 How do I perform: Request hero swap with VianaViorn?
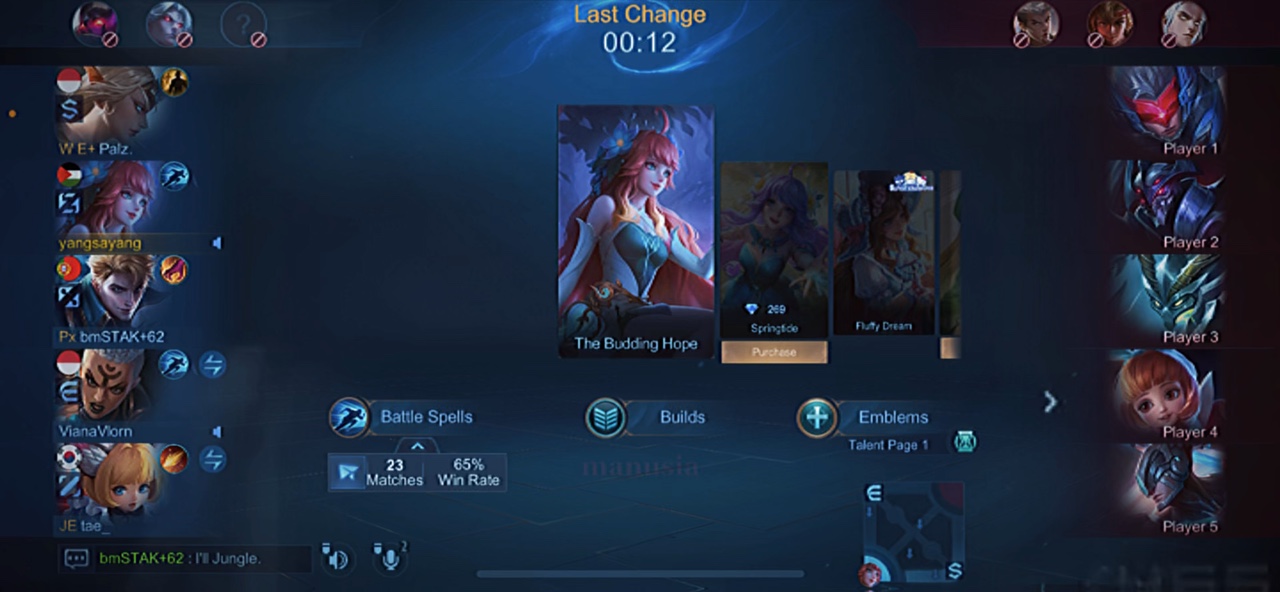coord(212,365)
